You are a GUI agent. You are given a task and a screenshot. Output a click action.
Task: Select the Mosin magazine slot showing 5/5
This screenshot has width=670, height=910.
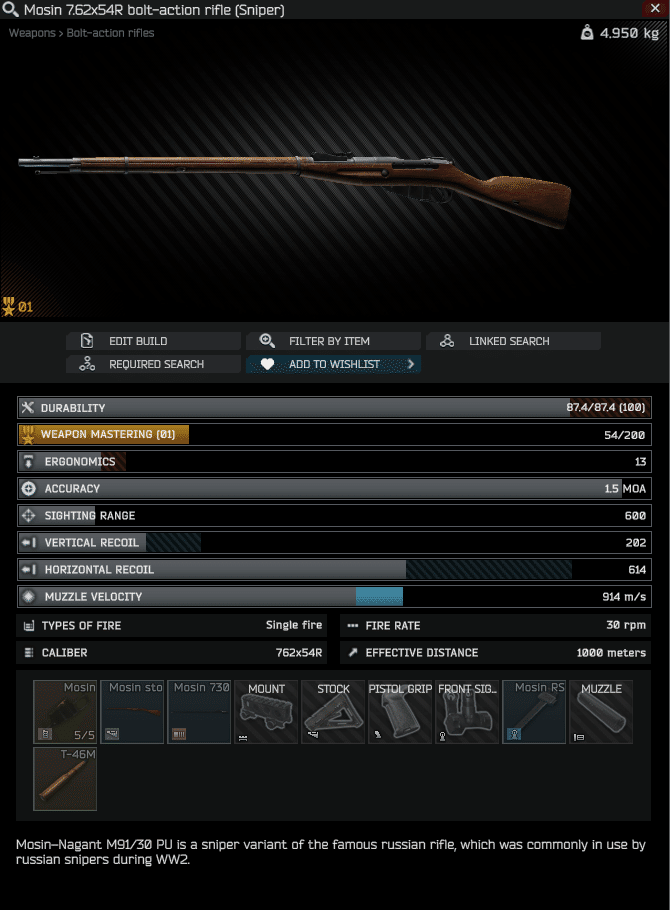pos(65,712)
